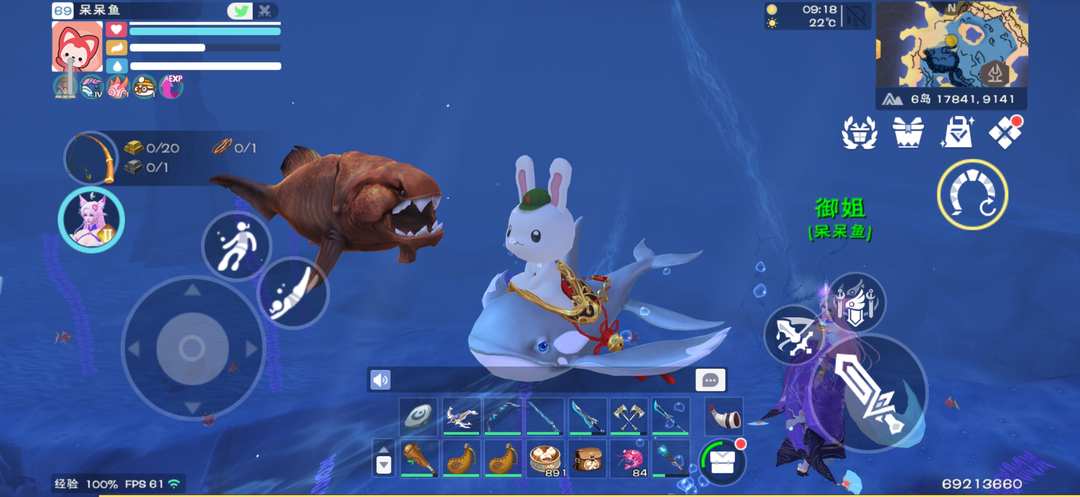Select the fox-eared companion portrait
The height and width of the screenshot is (497, 1080).
tap(91, 219)
